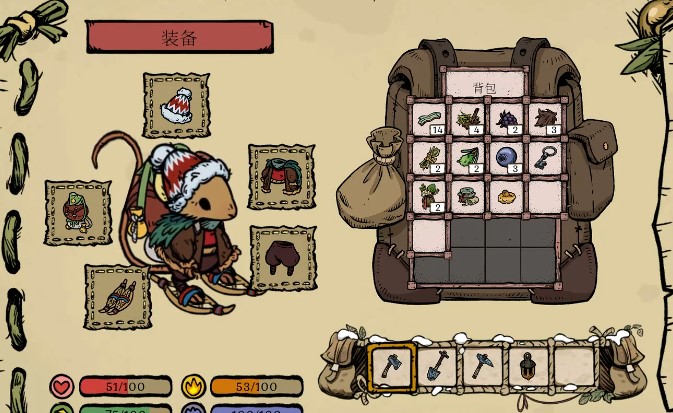Select the brown dried leaves stack
This screenshot has height=413, width=673.
click(x=546, y=120)
